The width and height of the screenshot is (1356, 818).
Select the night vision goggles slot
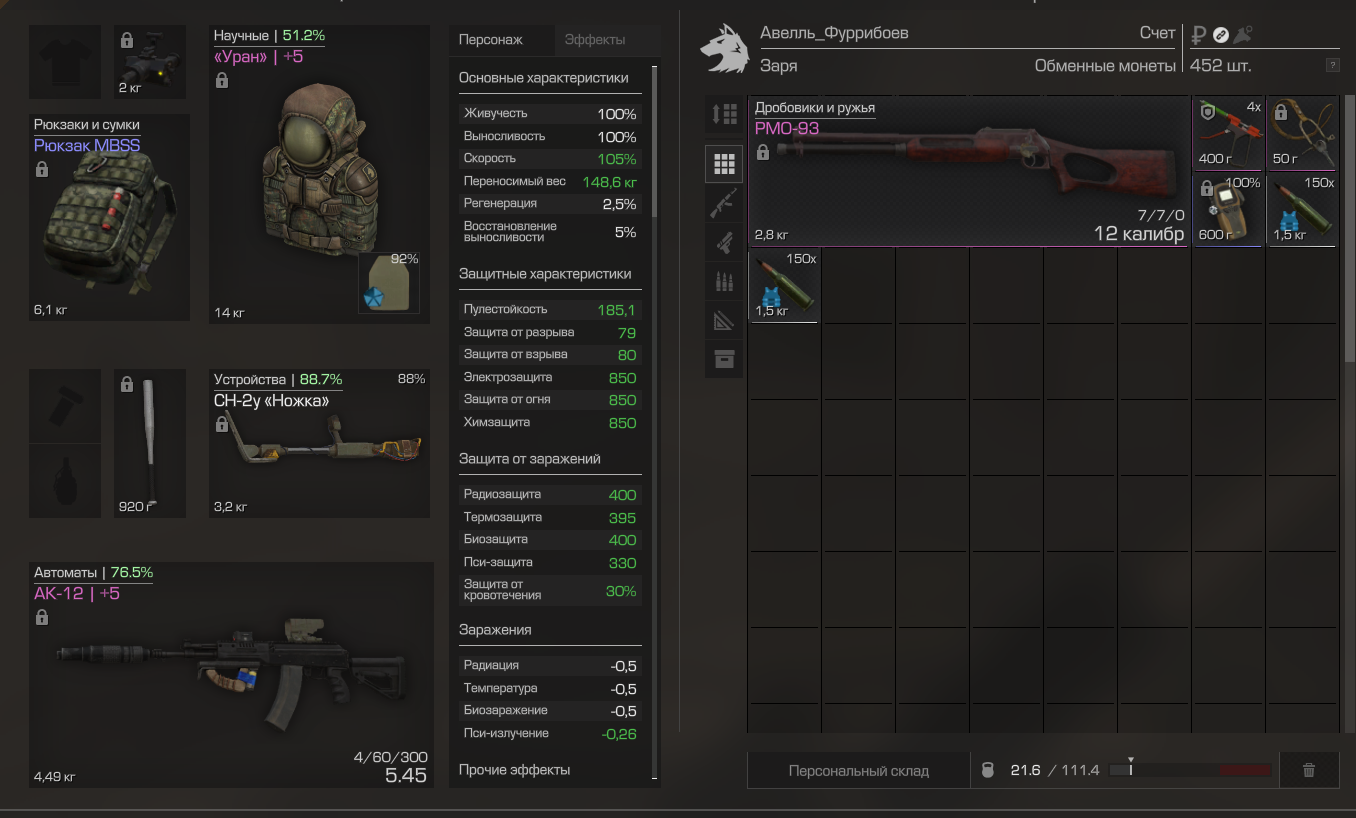pos(149,62)
